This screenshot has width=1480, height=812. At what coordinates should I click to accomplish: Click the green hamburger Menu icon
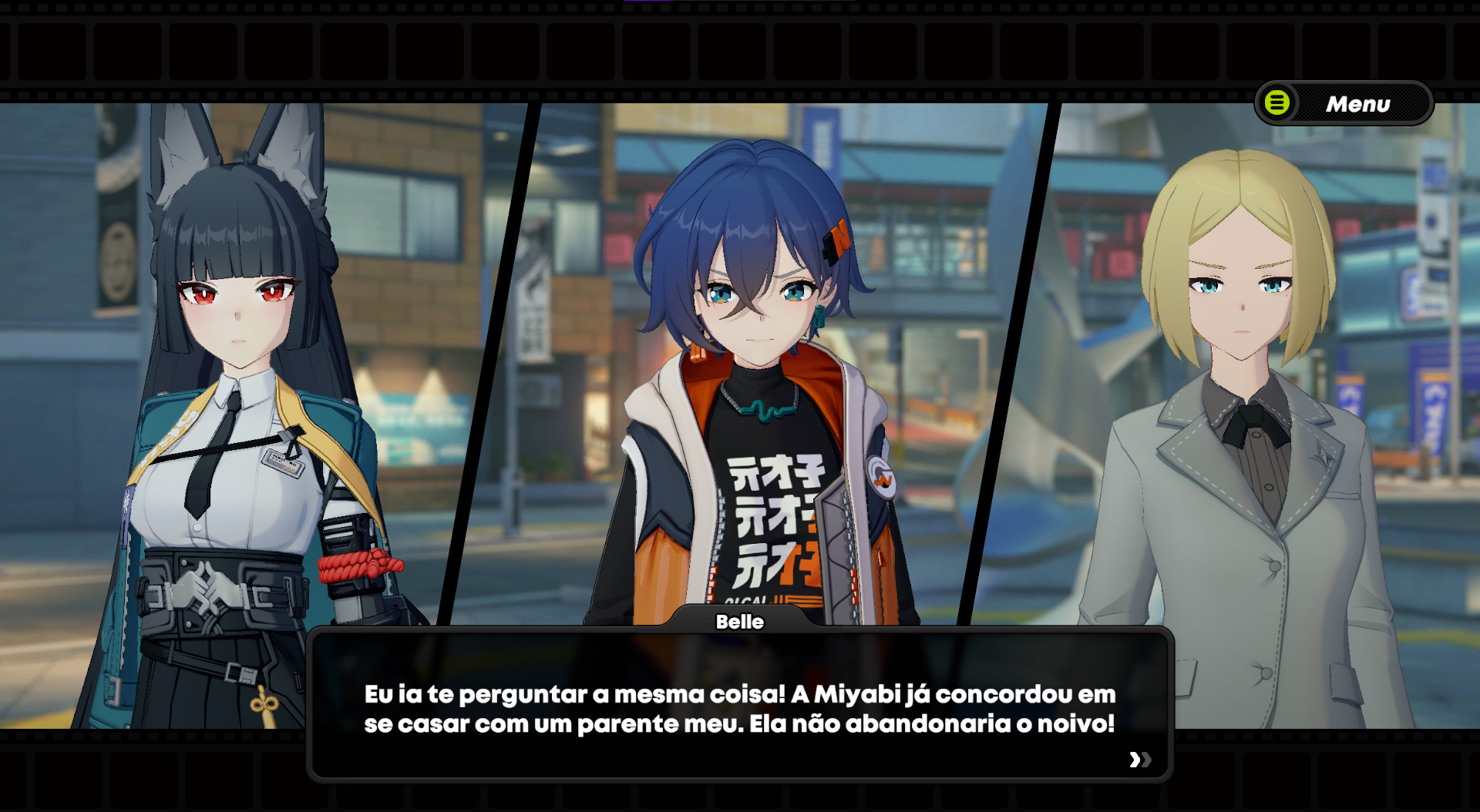point(1276,102)
